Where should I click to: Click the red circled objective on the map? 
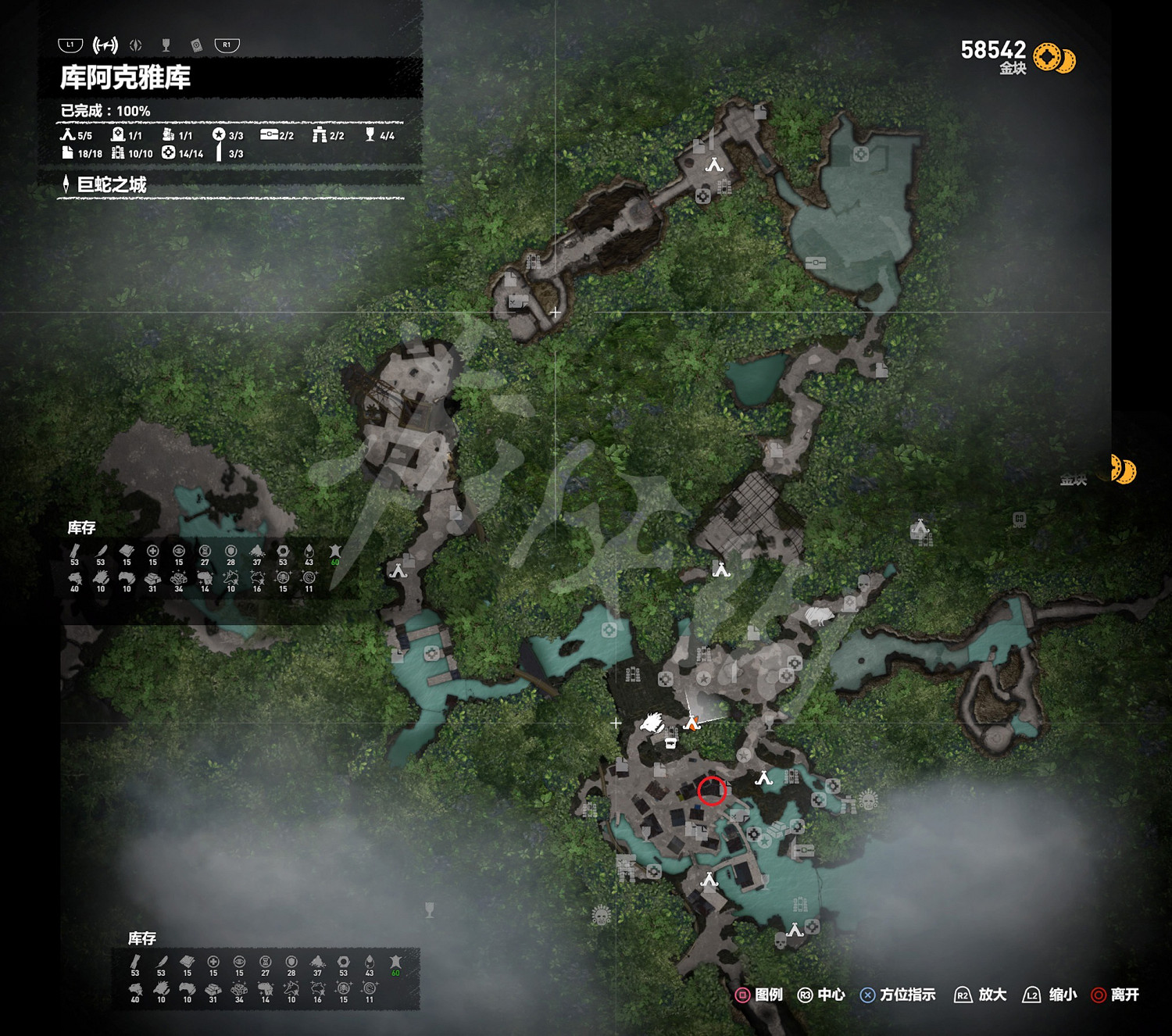coord(711,791)
